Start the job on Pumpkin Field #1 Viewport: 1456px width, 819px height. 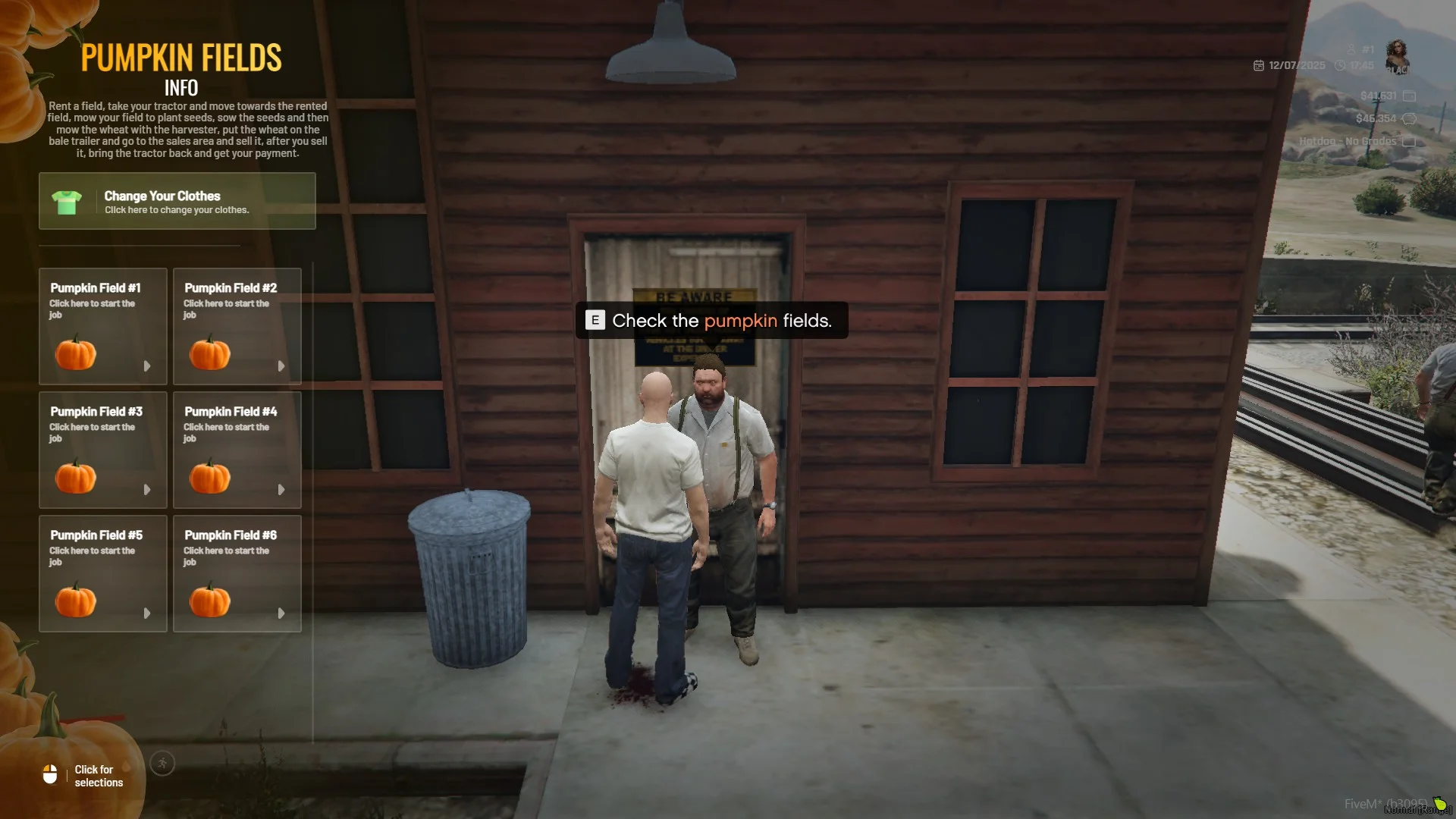103,326
